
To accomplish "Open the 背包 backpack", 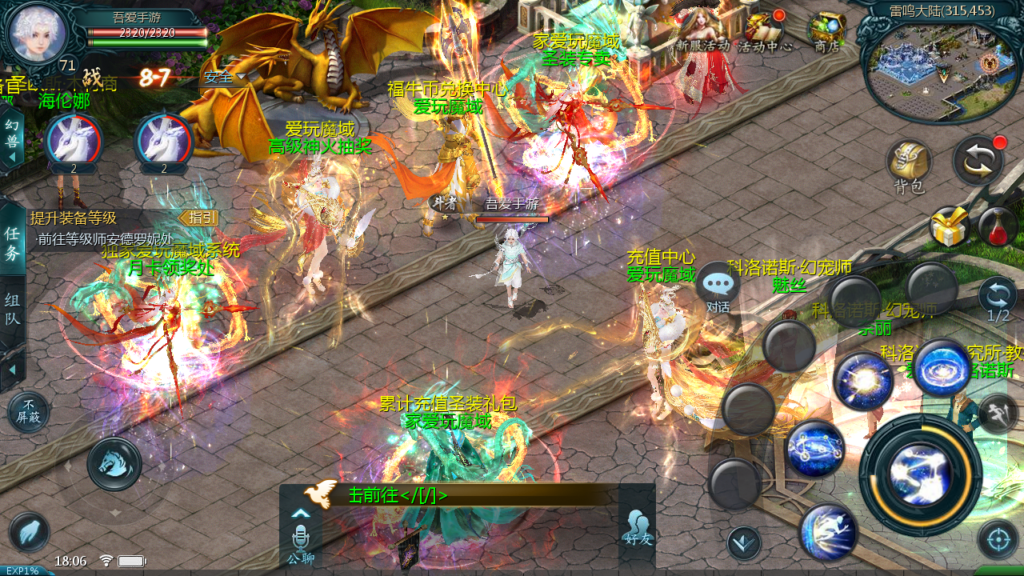I will (908, 165).
